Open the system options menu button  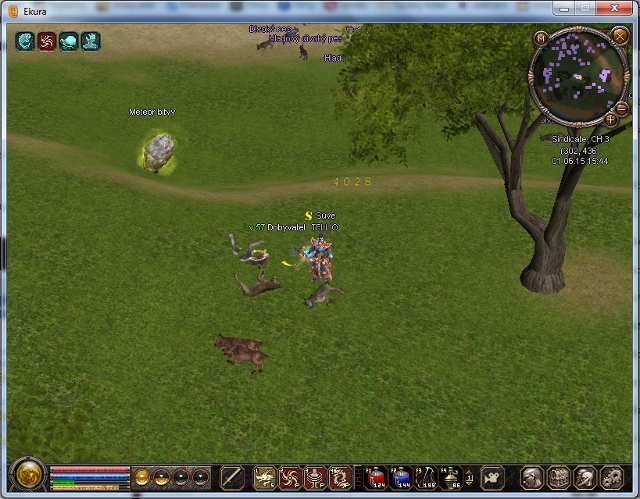[611, 477]
